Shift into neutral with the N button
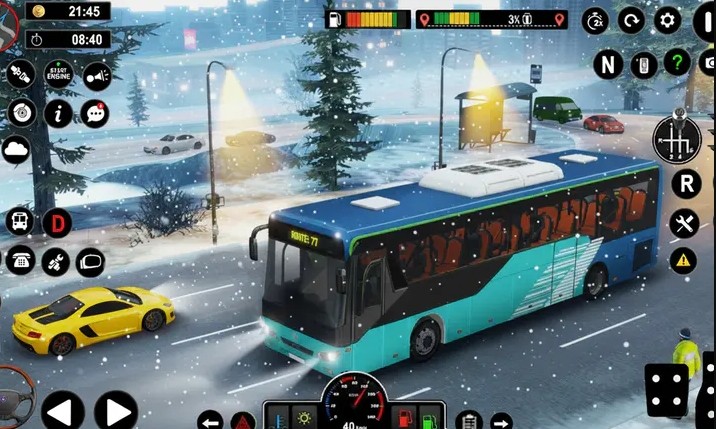Viewport: 716px width, 429px height. [x=607, y=64]
